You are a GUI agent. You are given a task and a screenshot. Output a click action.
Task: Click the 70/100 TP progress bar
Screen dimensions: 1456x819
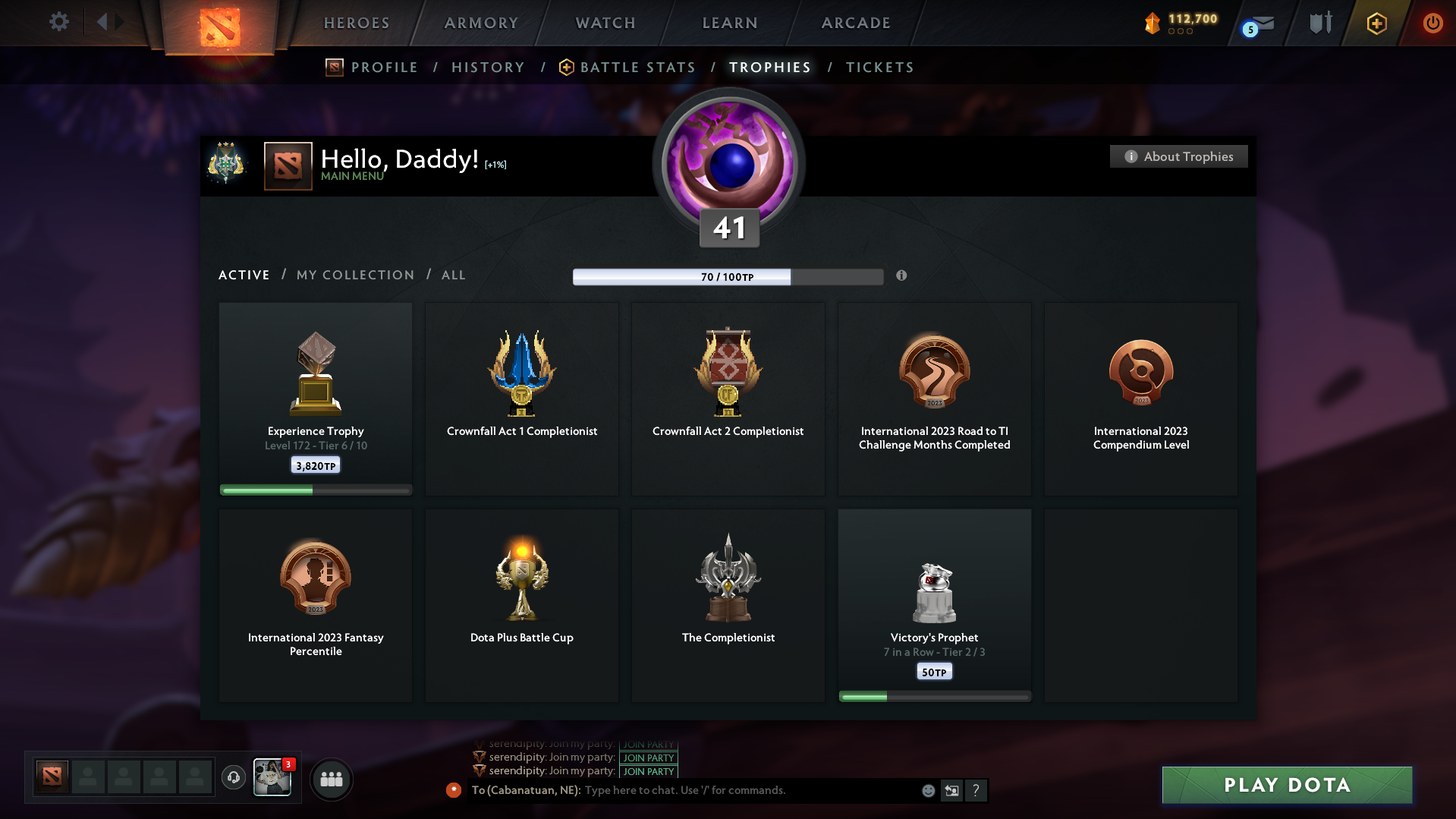(x=727, y=276)
